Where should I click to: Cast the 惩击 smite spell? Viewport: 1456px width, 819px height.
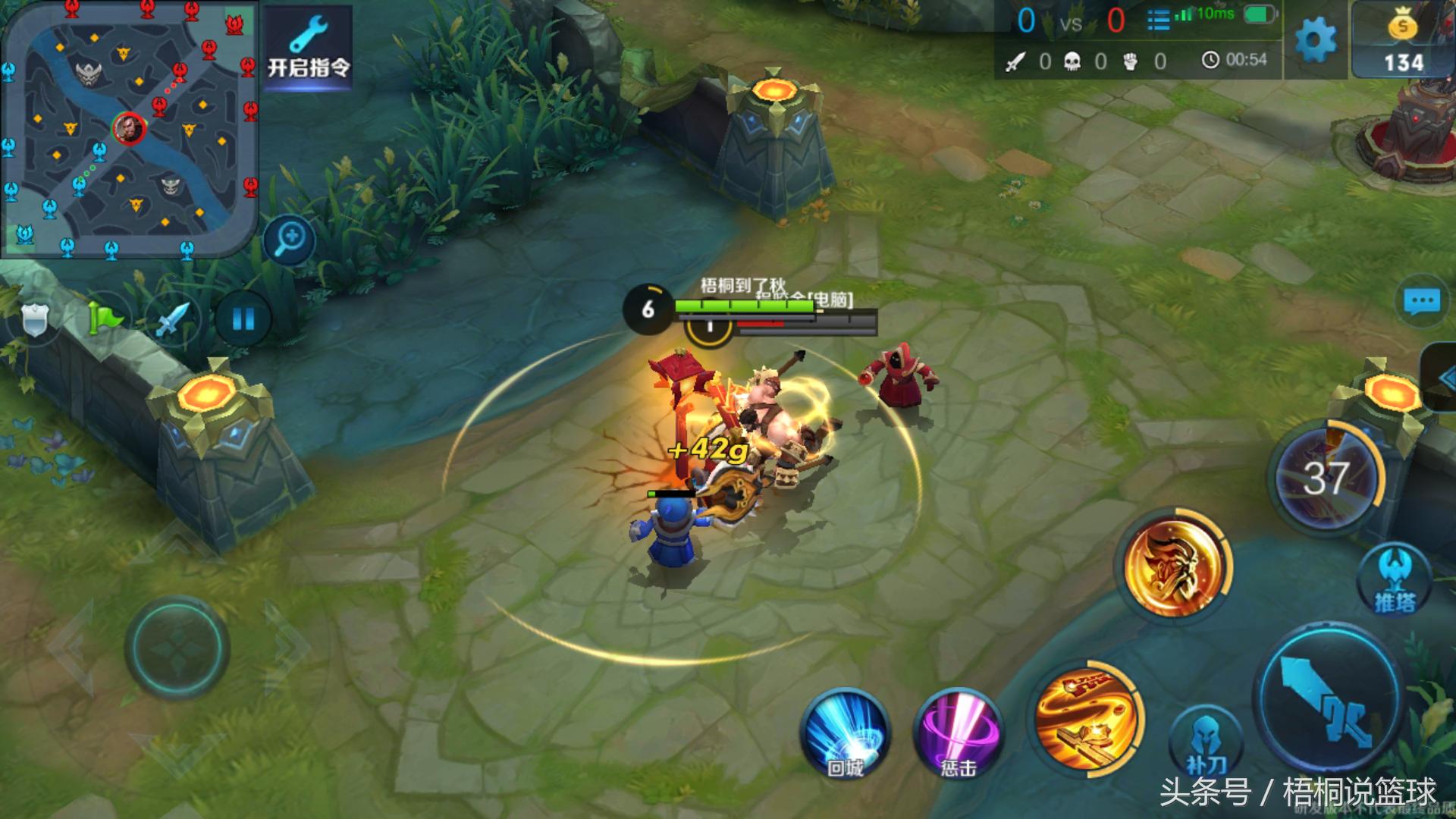(958, 734)
